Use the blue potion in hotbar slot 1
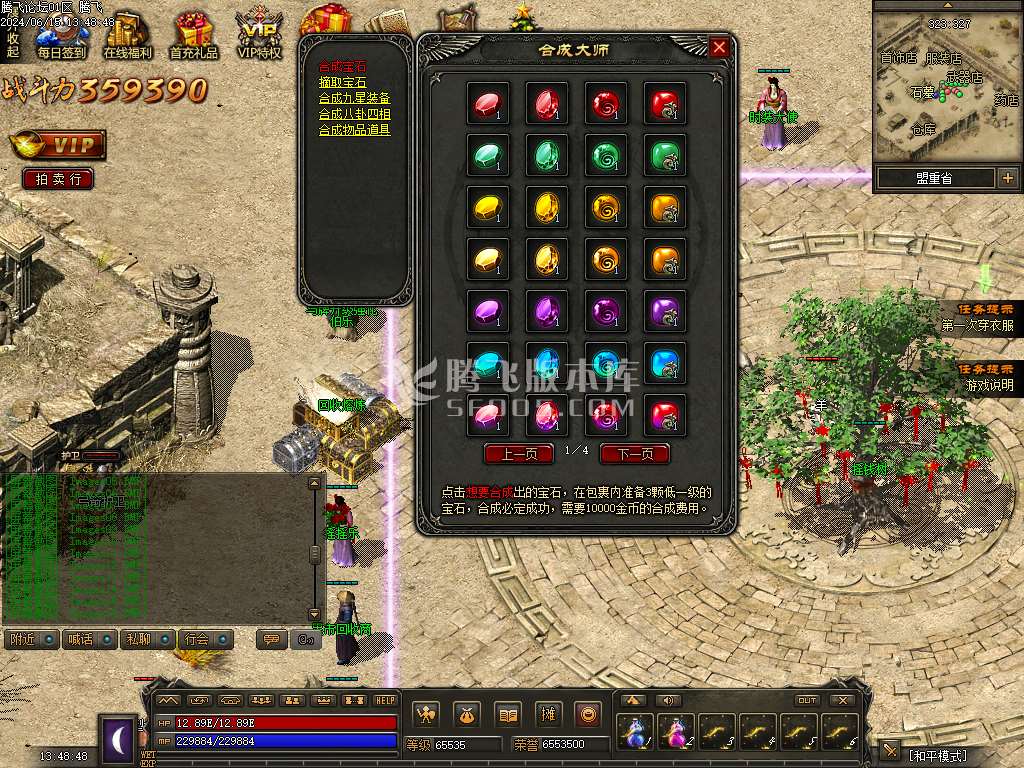The image size is (1024, 768). point(635,733)
